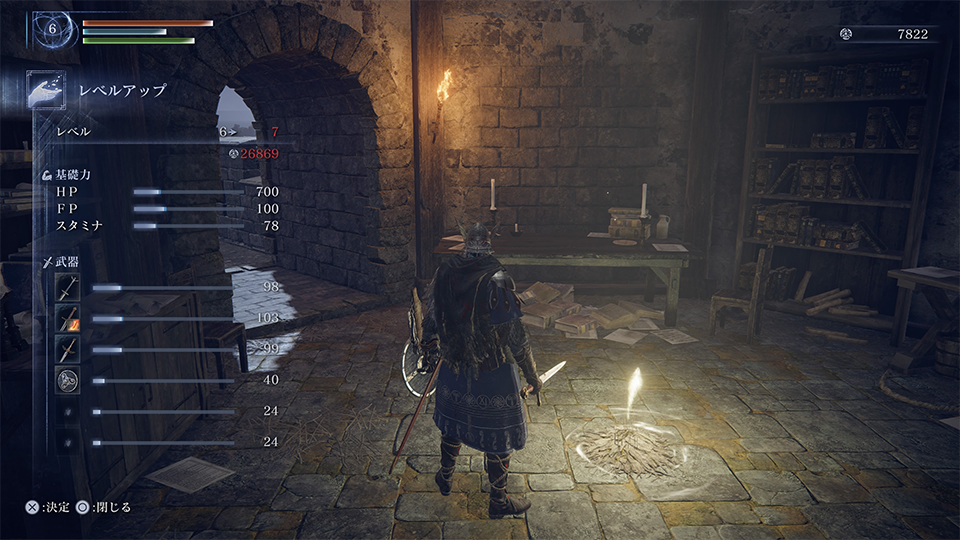Pick the スタミナ stamina row
Image resolution: width=960 pixels, height=540 pixels.
tap(160, 226)
